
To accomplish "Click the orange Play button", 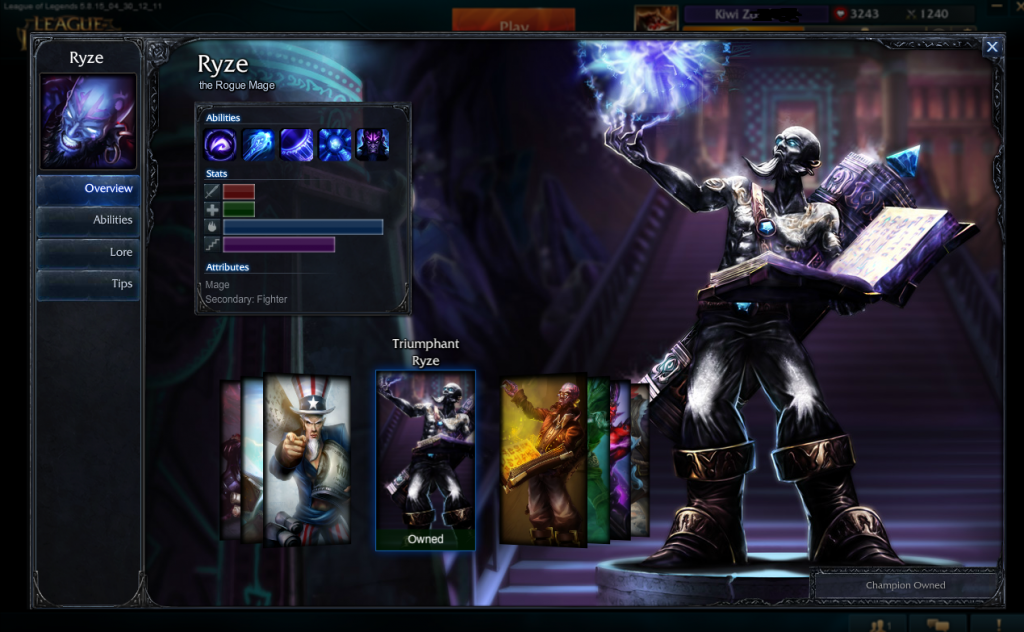I will pyautogui.click(x=513, y=24).
